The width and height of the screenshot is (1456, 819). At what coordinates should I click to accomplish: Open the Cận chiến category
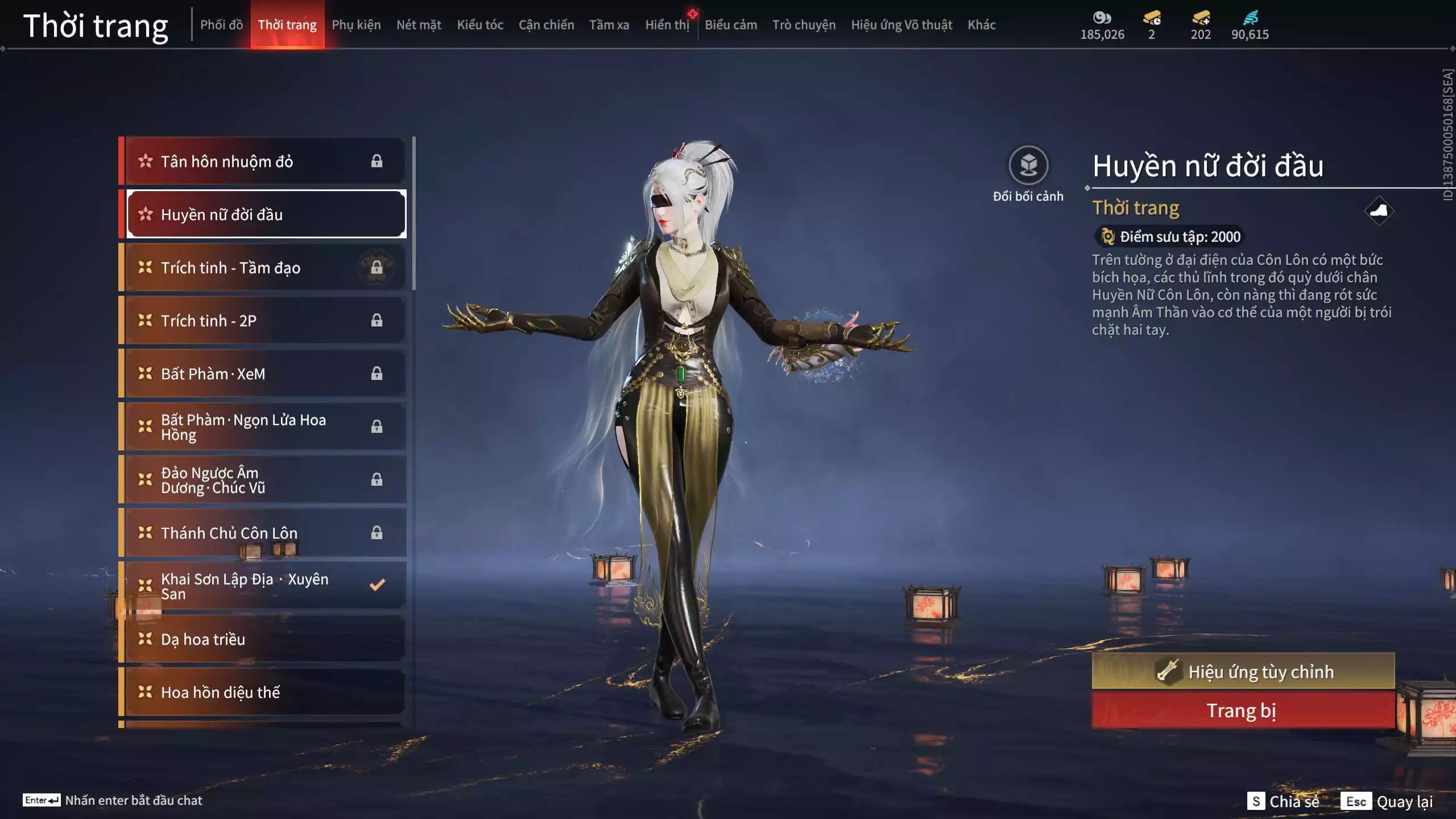[546, 25]
